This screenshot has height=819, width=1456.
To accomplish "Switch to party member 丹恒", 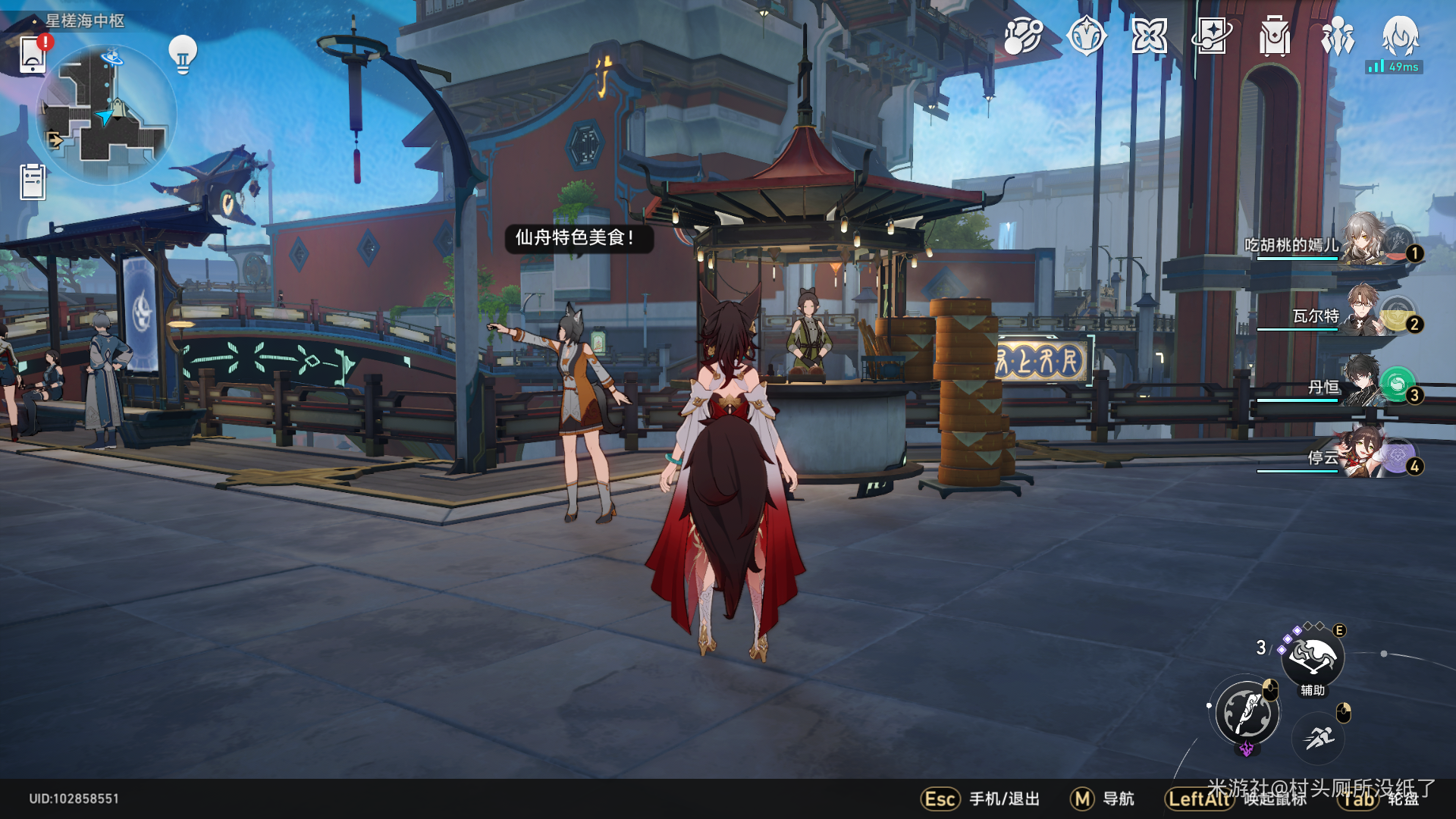I will [x=1365, y=384].
